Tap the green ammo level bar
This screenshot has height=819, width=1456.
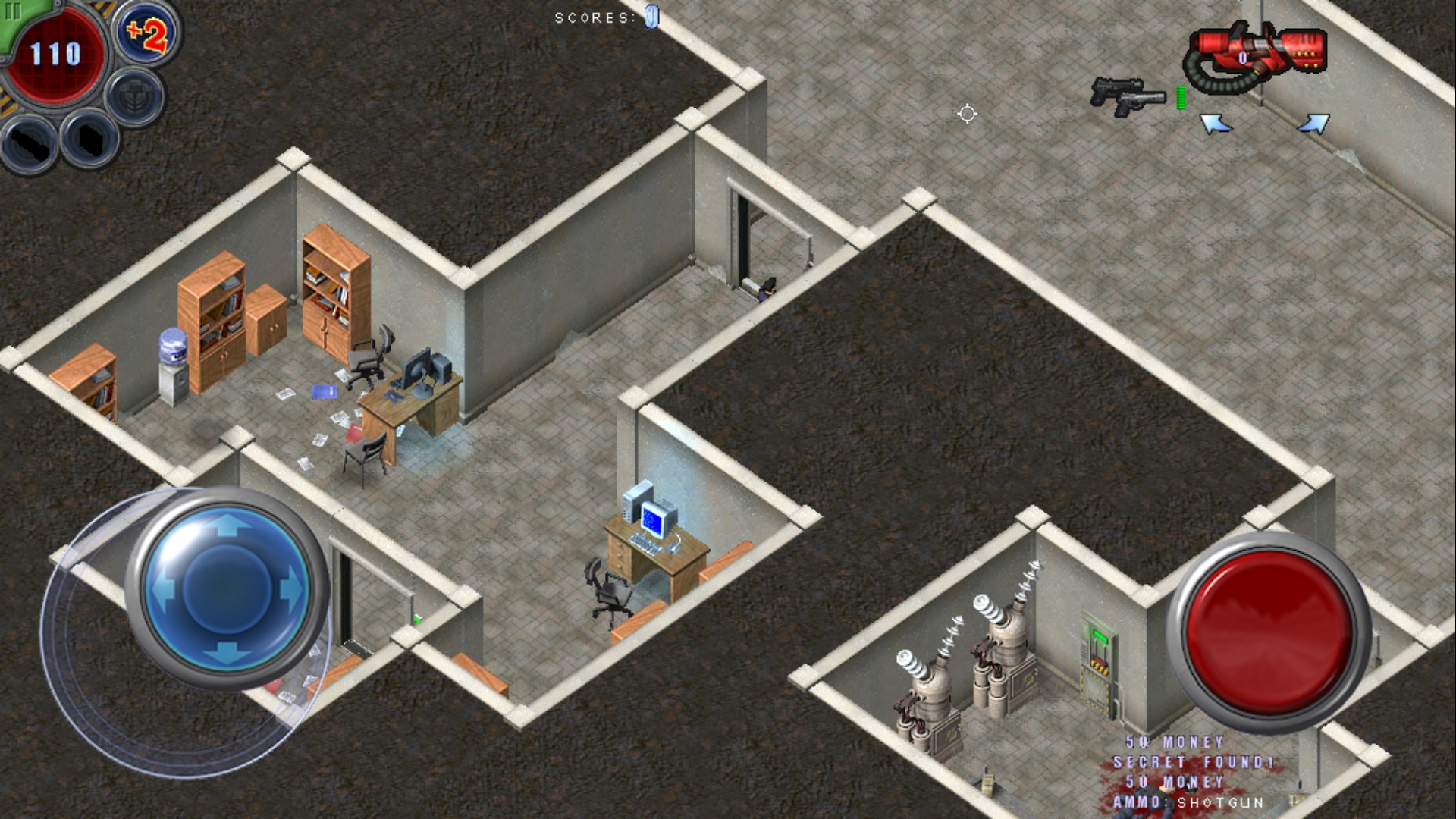pyautogui.click(x=1180, y=96)
